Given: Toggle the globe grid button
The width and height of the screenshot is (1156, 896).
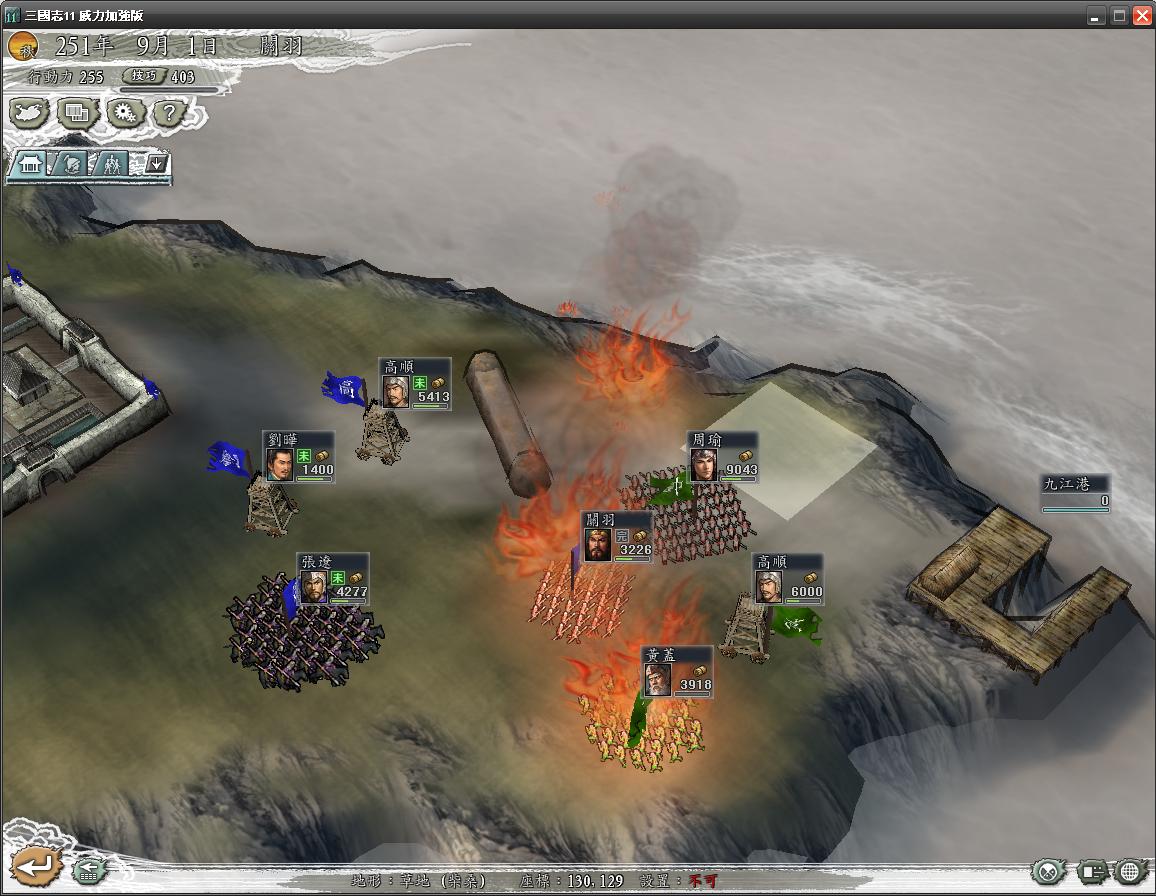Looking at the screenshot, I should (1132, 871).
